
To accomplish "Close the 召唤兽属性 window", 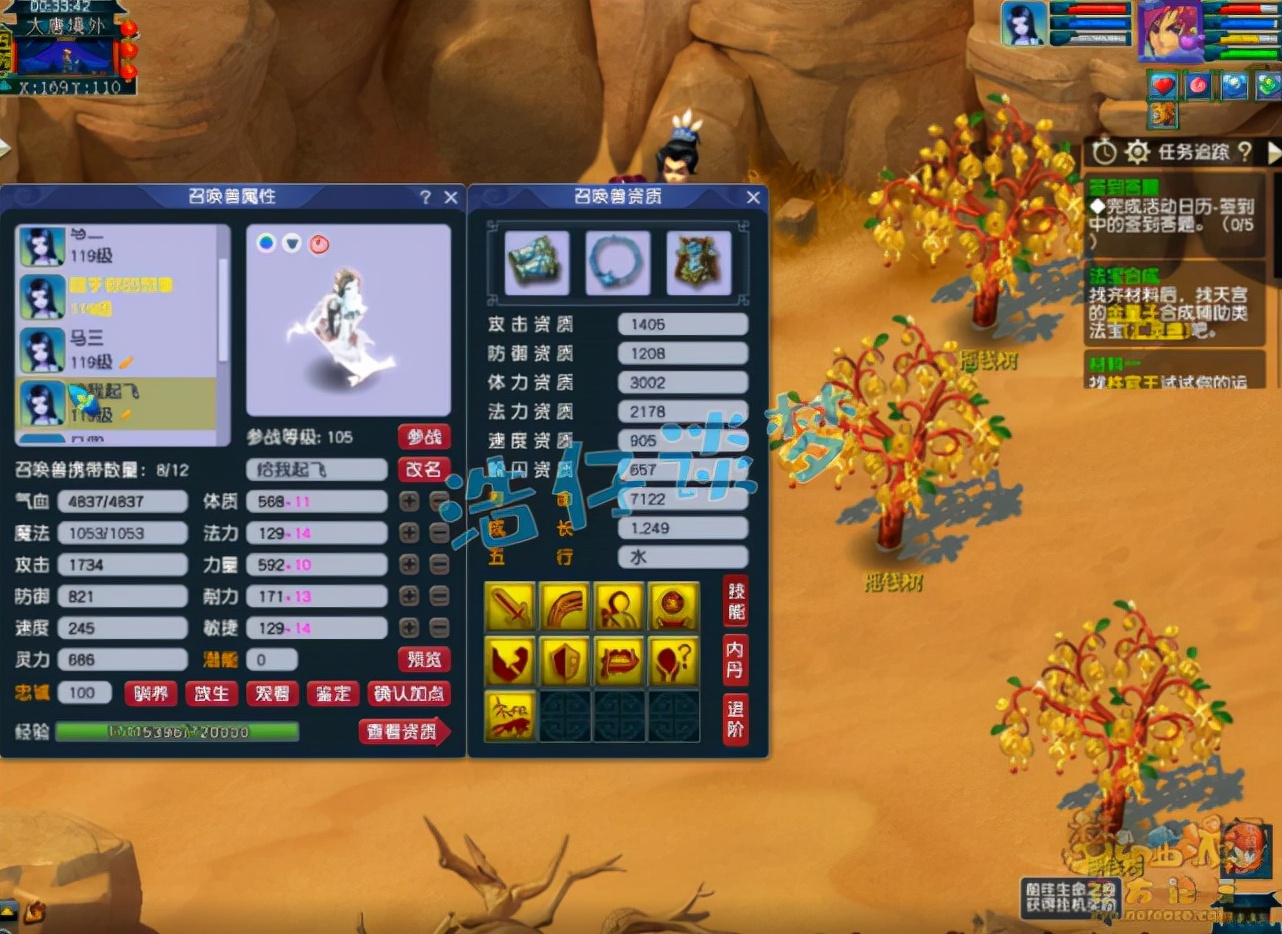I will [451, 198].
